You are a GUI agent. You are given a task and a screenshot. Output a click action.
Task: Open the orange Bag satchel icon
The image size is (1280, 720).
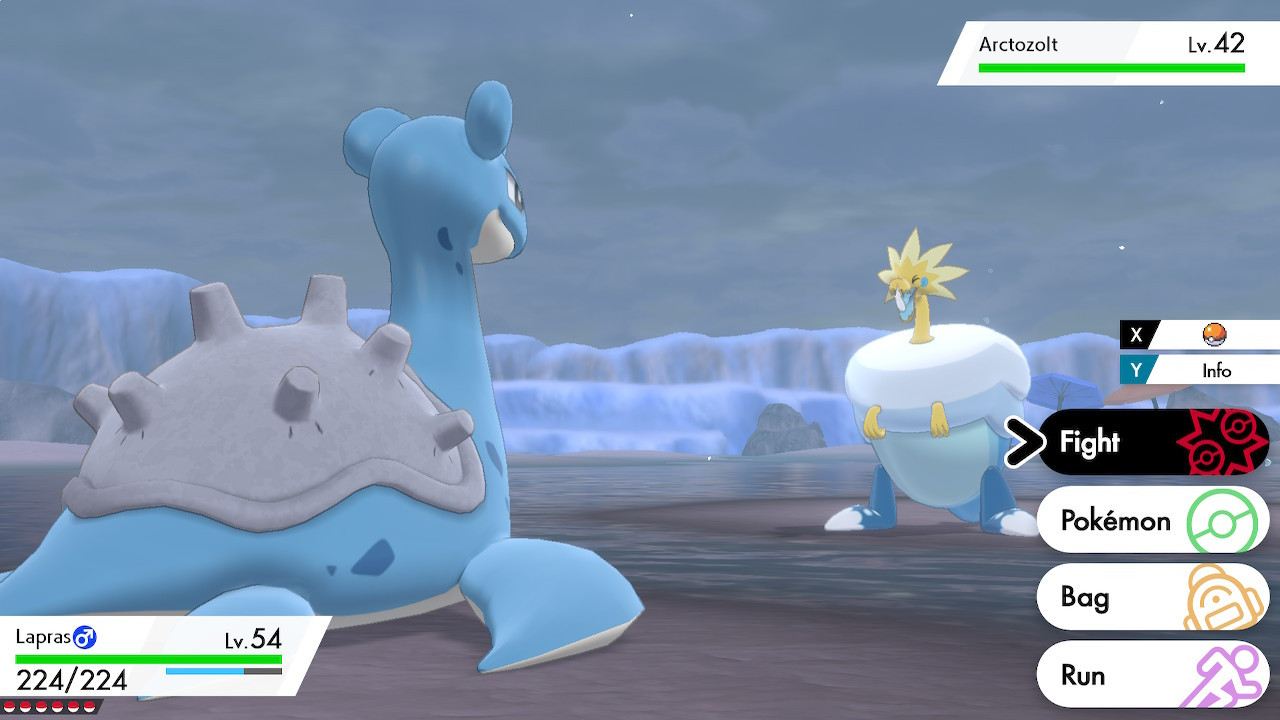1222,596
